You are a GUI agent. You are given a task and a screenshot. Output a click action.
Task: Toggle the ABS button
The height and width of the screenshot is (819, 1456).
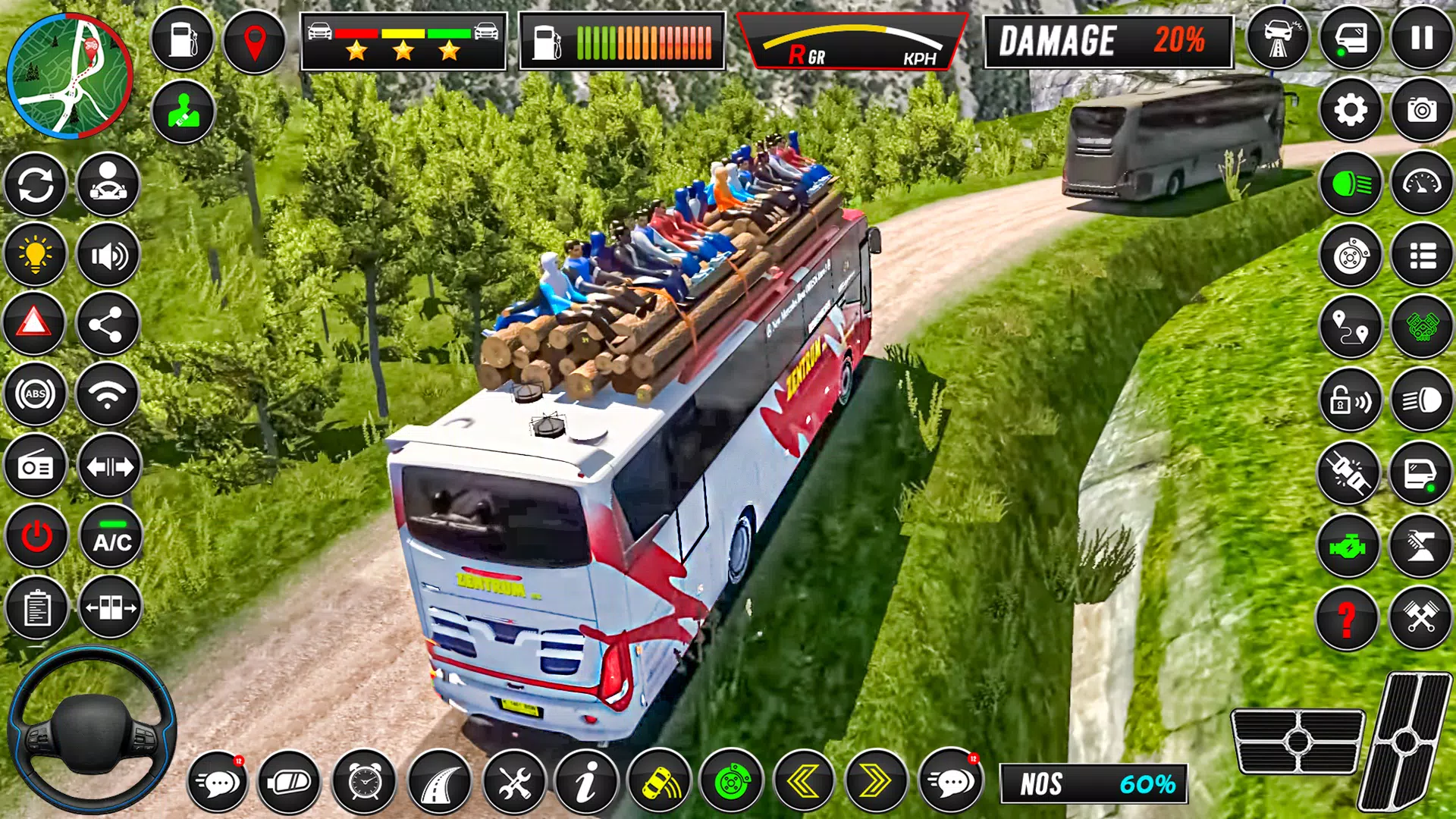[35, 394]
